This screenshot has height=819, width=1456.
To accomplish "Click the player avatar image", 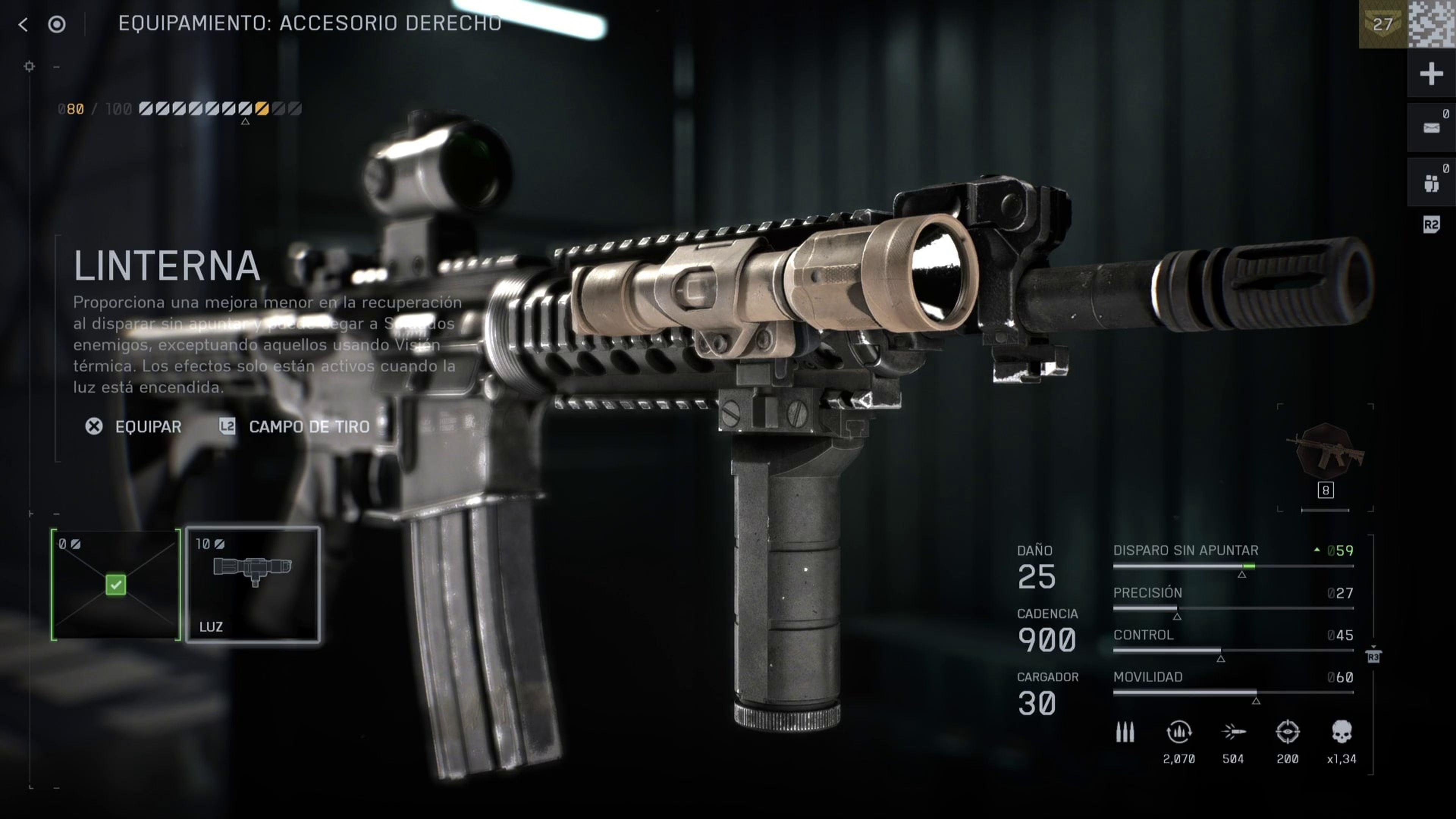I will pyautogui.click(x=1432, y=24).
